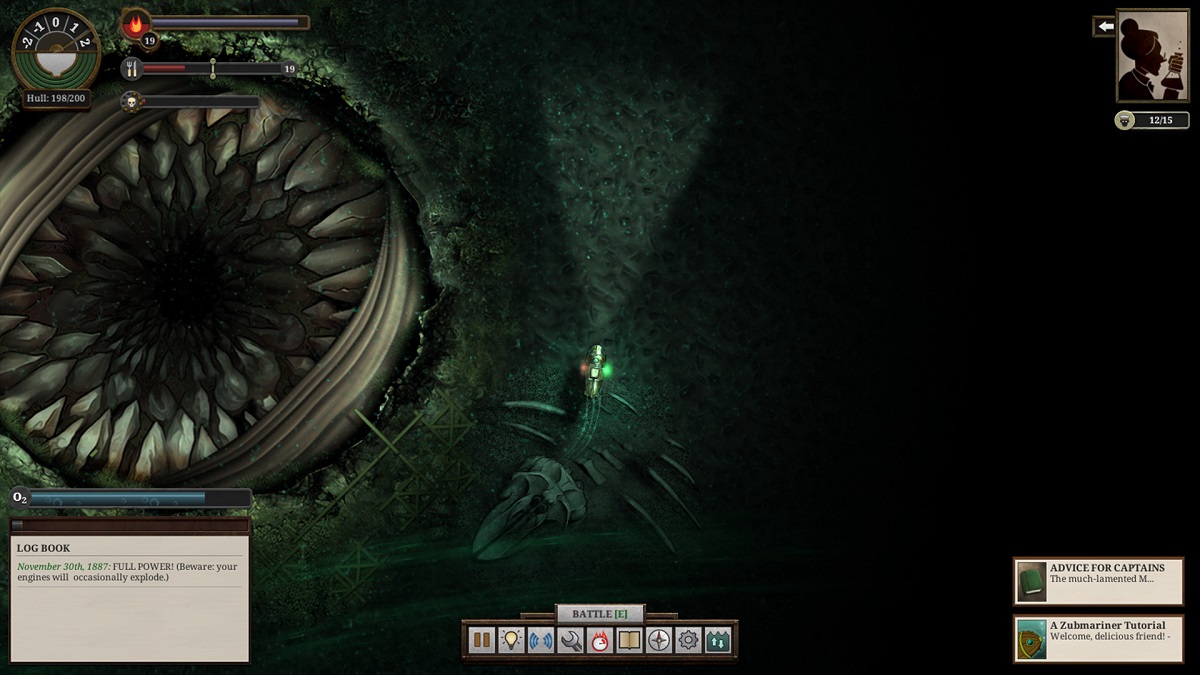Click the Battle button

[600, 613]
